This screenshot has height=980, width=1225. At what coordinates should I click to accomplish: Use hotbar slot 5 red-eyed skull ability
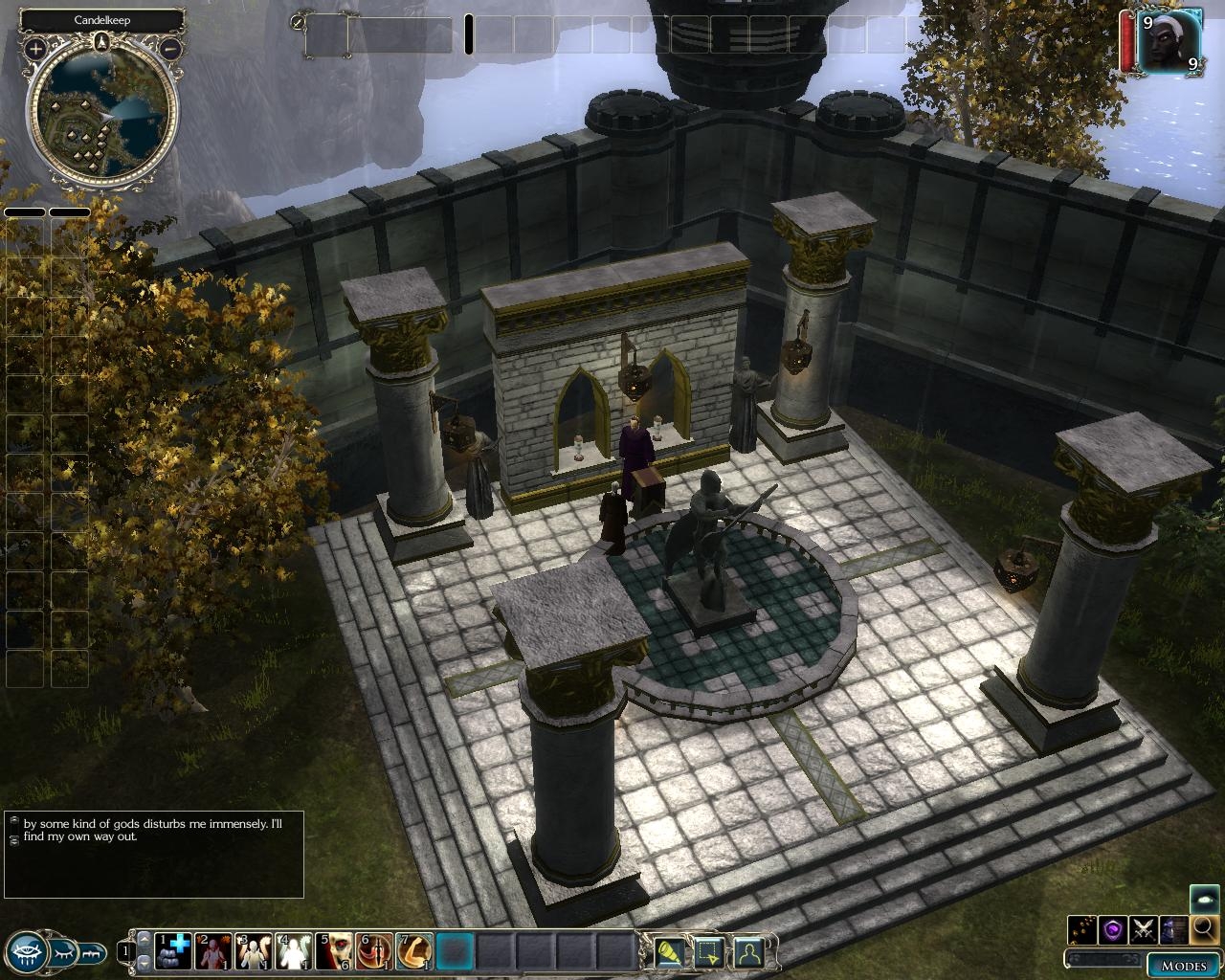[x=334, y=951]
